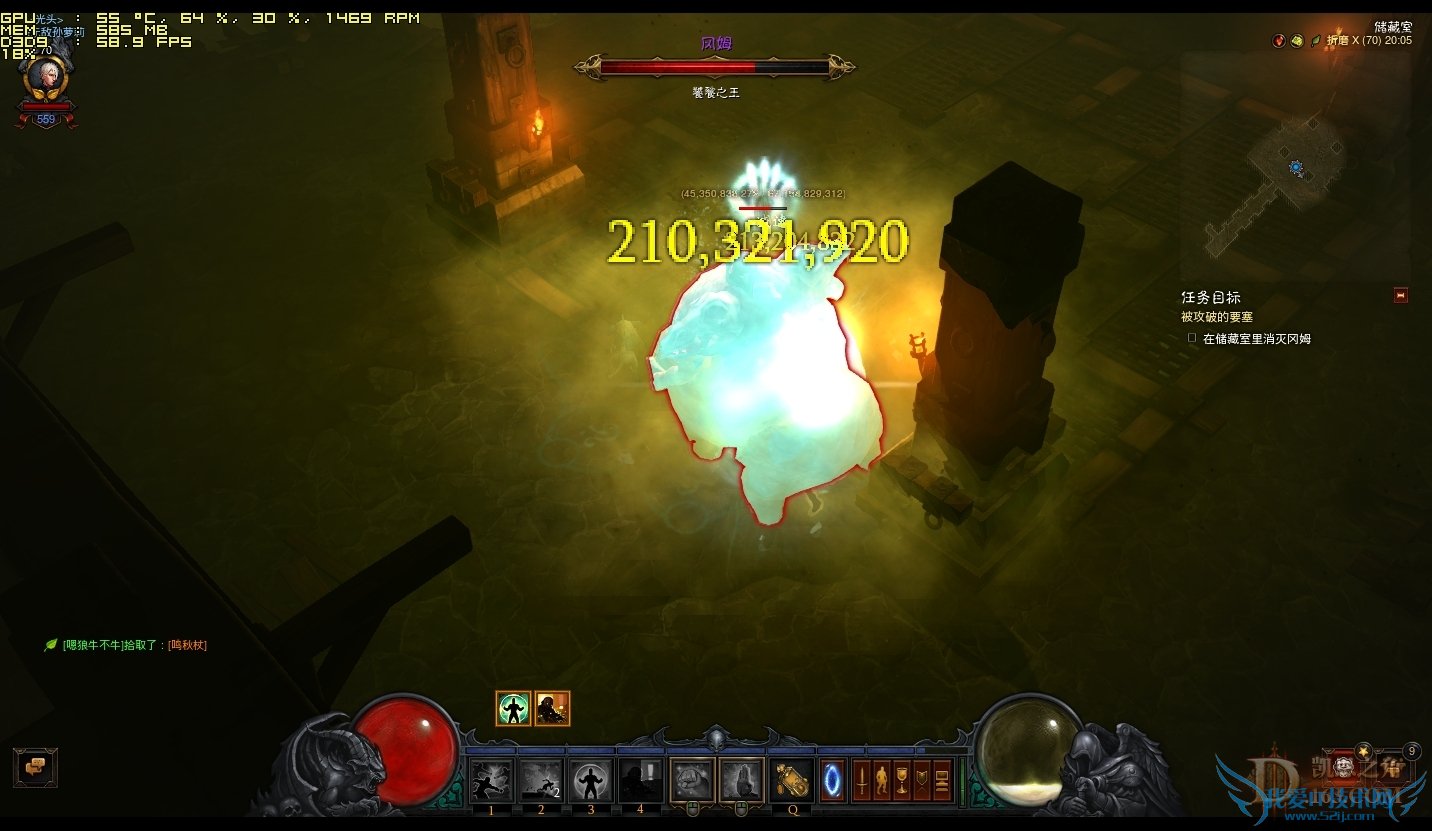1432x831 pixels.
Task: Click the glowing figure buff icon
Action: [513, 709]
